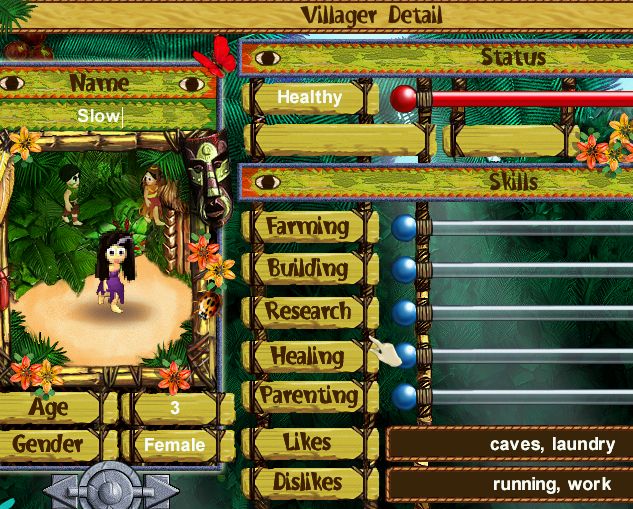
Task: Edit the villager name field showing Slow
Action: (110, 116)
